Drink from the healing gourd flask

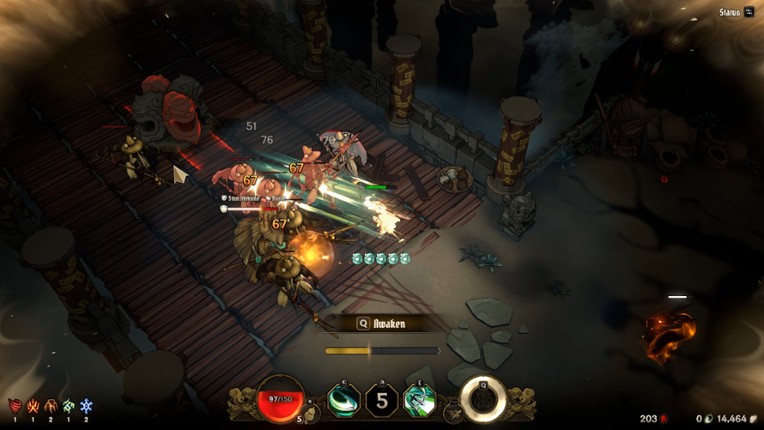click(x=310, y=413)
